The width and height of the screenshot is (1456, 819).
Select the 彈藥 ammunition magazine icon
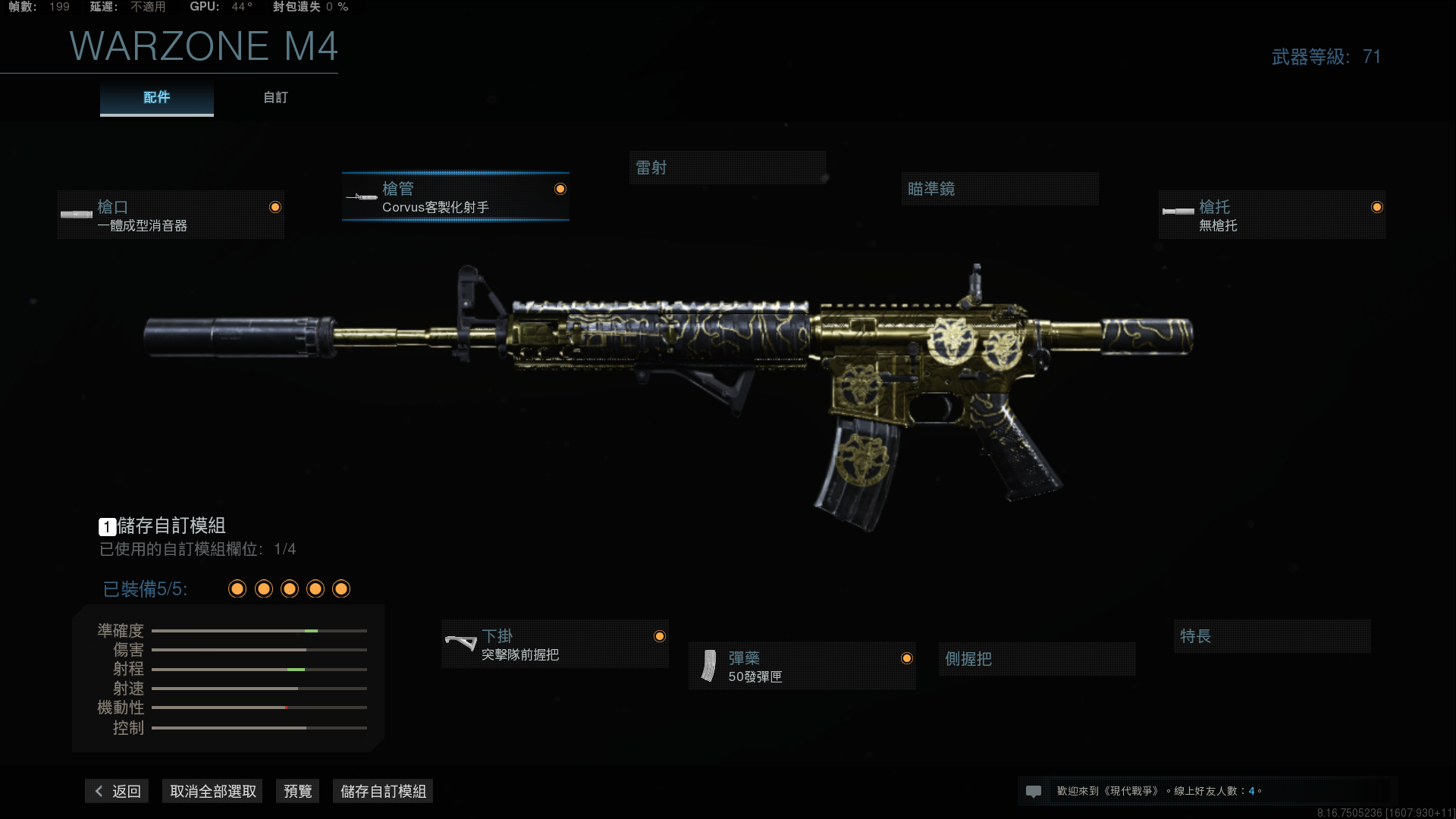point(708,666)
